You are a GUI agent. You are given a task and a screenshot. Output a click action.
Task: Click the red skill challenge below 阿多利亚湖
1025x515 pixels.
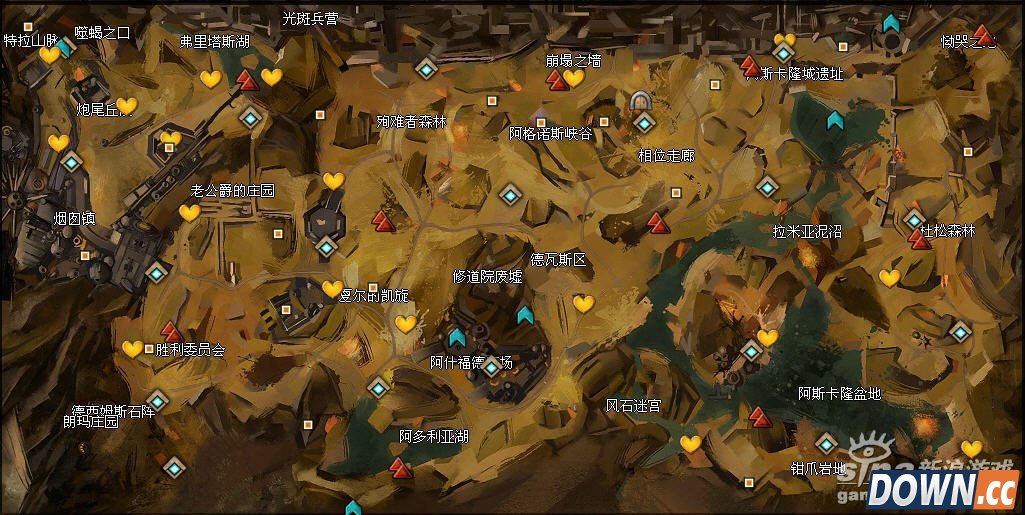(401, 466)
